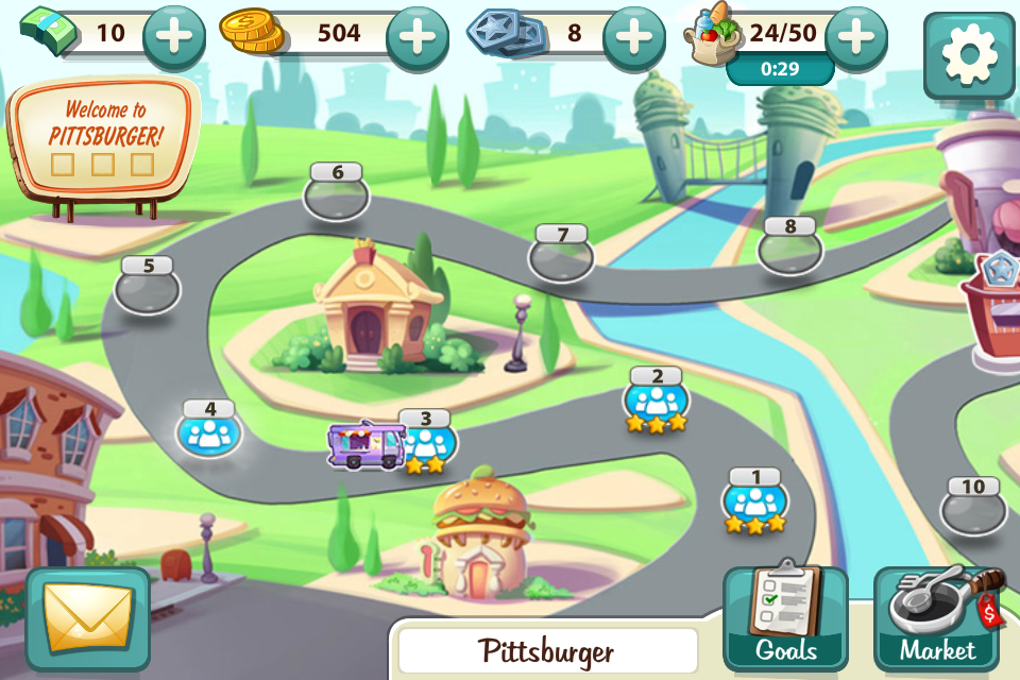1020x680 pixels.
Task: Select locked level 5 node
Action: point(148,288)
